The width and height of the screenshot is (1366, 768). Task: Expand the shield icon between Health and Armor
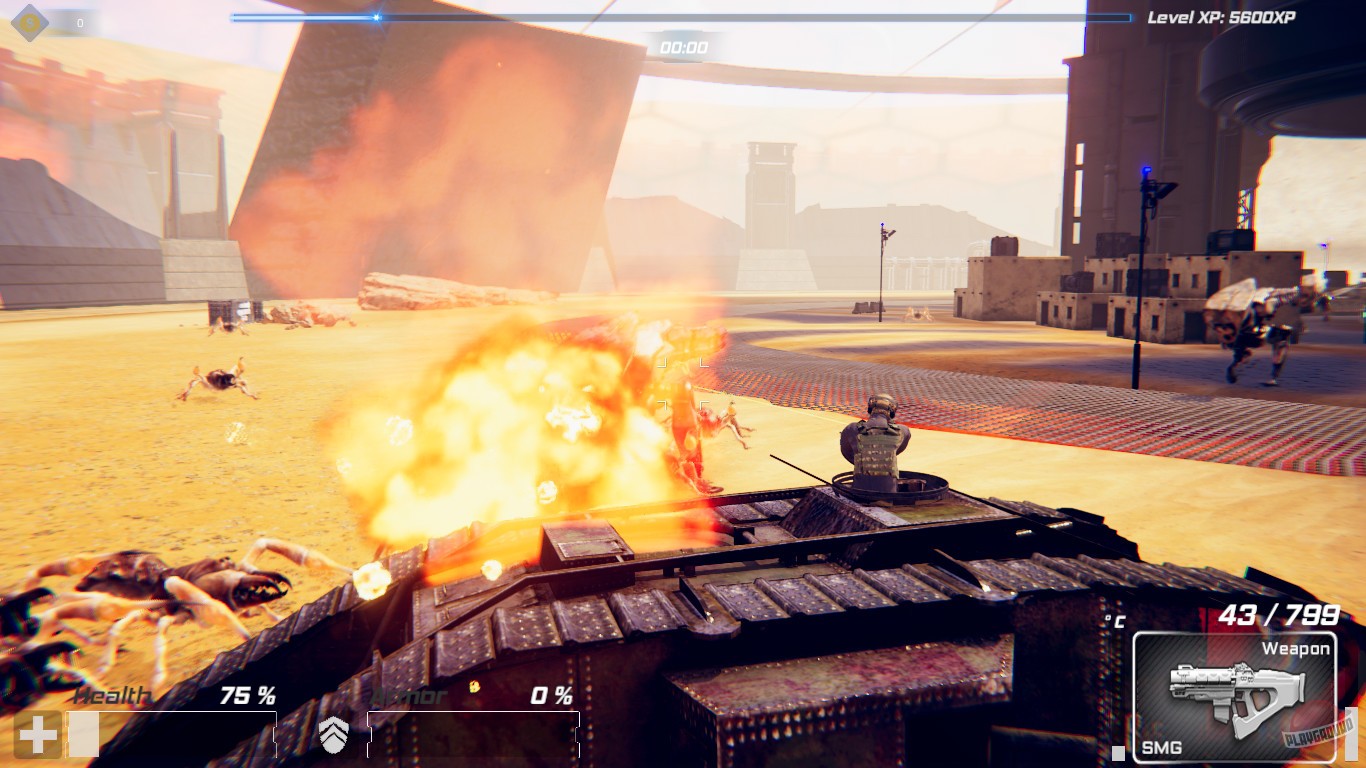pos(334,737)
